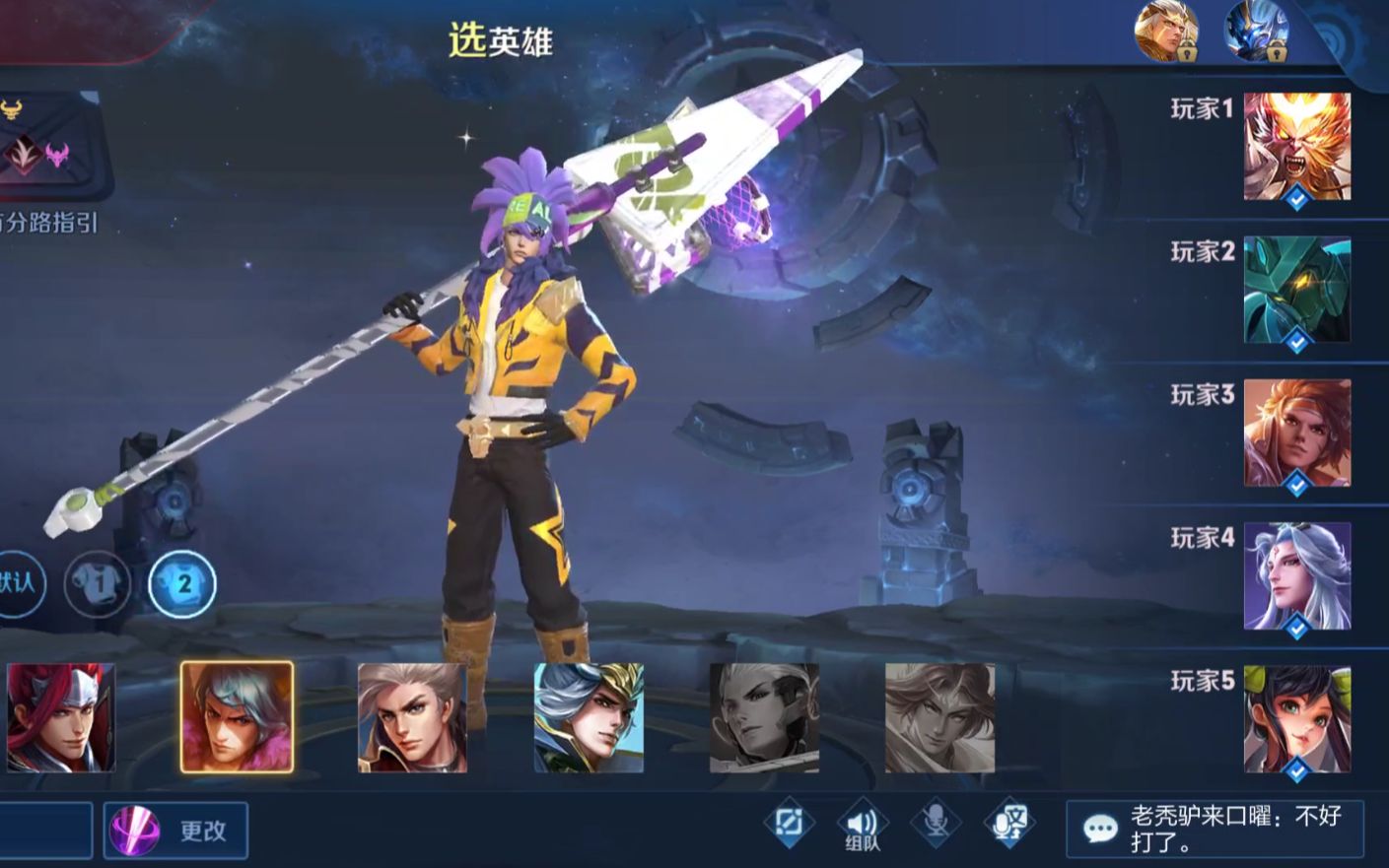The width and height of the screenshot is (1389, 868).
Task: Click 更改 to change summoner spell
Action: click(x=177, y=831)
